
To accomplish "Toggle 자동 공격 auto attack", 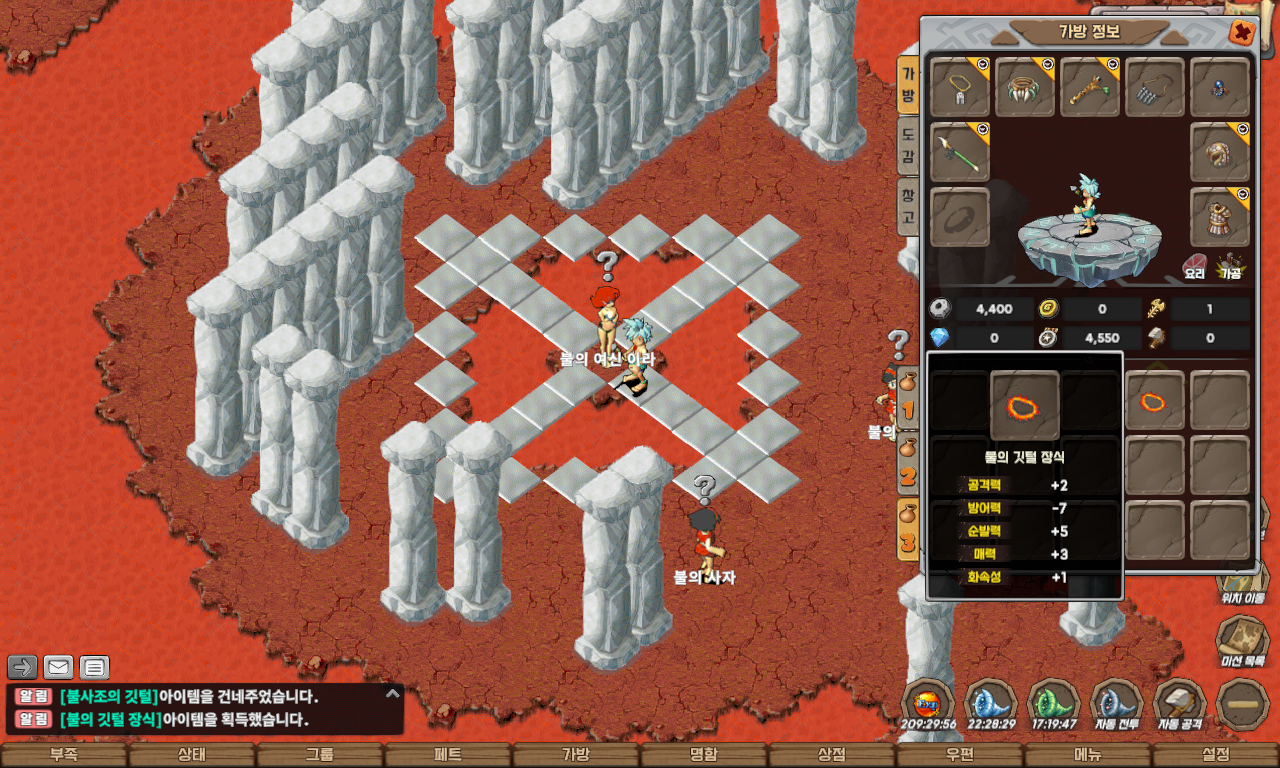I will [x=1180, y=702].
